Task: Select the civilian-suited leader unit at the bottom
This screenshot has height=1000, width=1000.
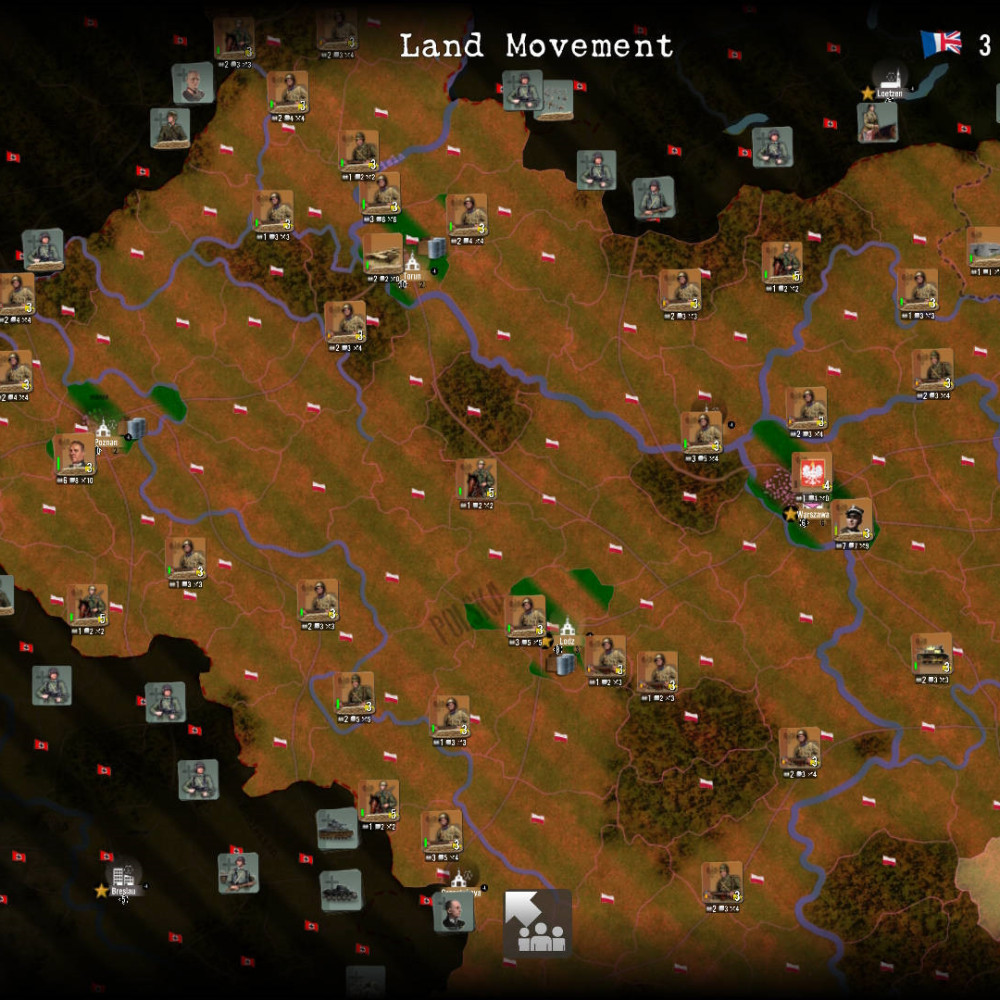Action: (x=453, y=911)
